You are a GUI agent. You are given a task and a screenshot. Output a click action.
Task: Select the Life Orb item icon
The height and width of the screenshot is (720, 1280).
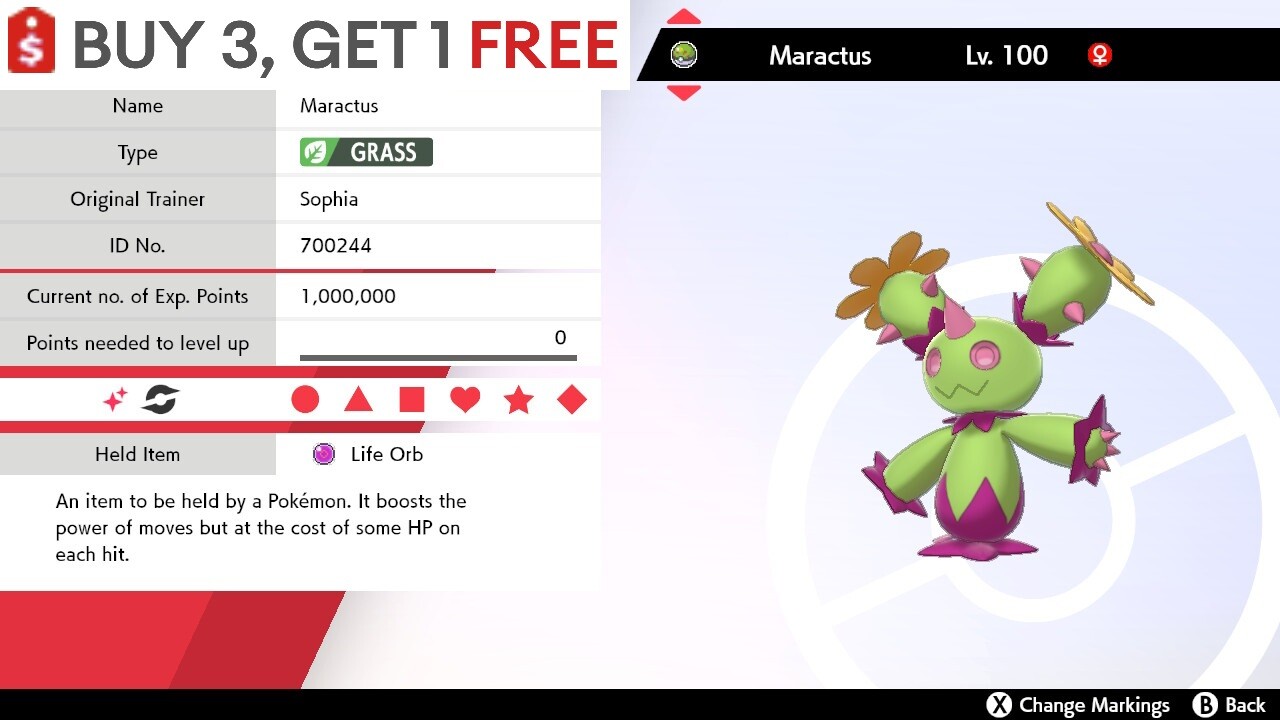tap(322, 454)
